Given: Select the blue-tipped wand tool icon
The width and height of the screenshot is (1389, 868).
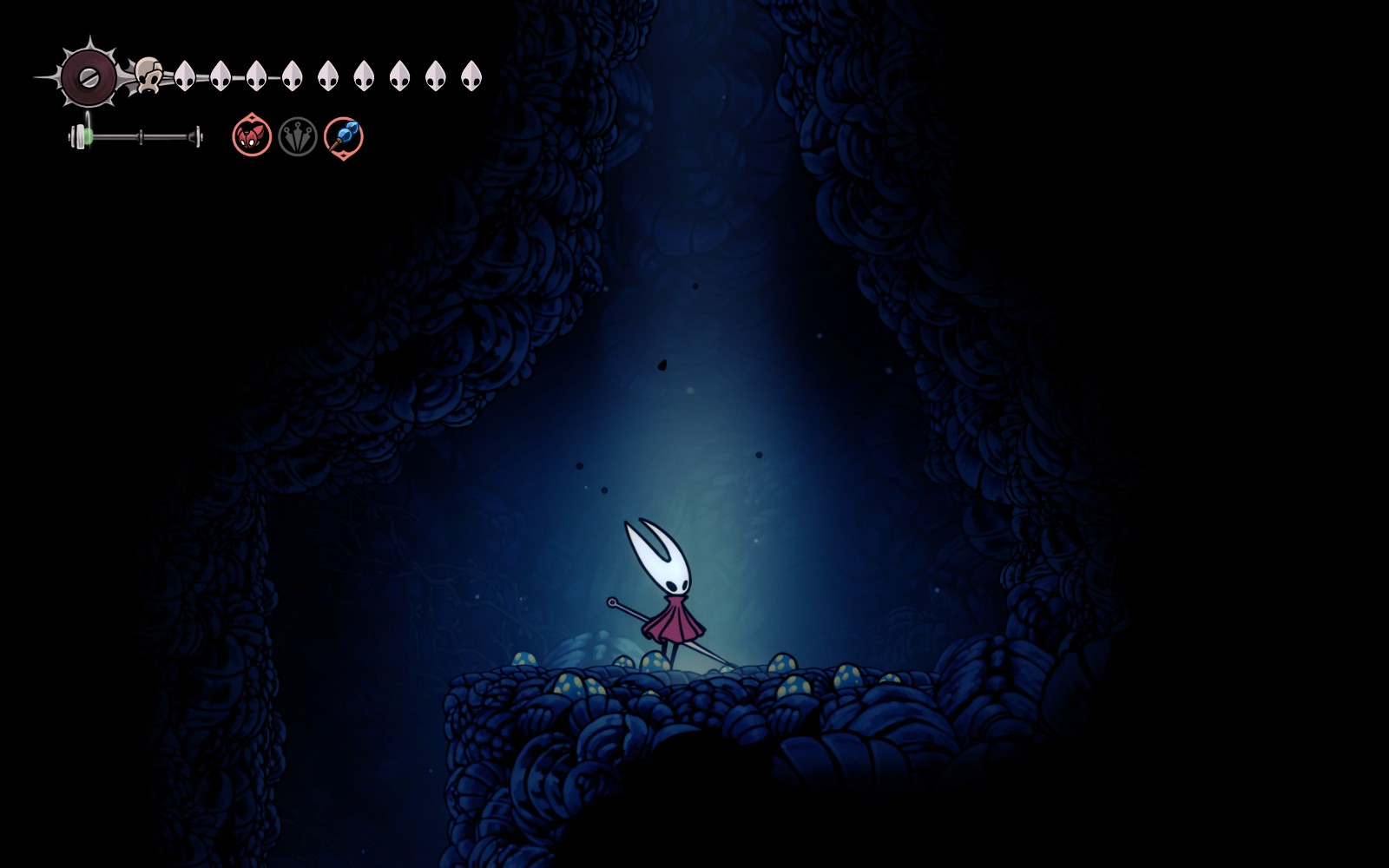Looking at the screenshot, I should 344,137.
